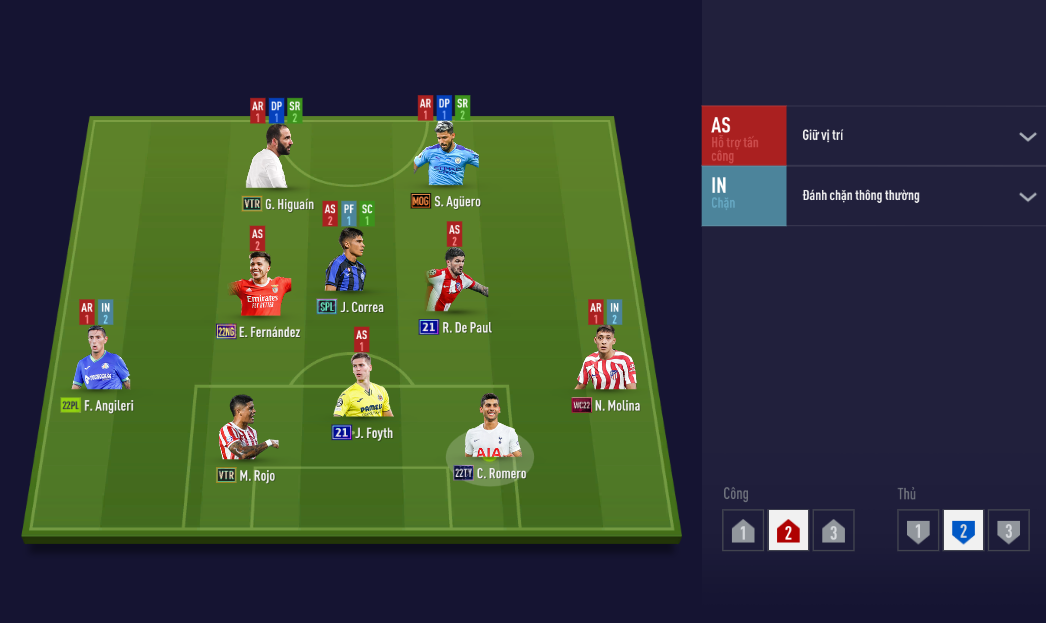This screenshot has width=1046, height=623.
Task: Select centre back M. Rojo
Action: 244,432
